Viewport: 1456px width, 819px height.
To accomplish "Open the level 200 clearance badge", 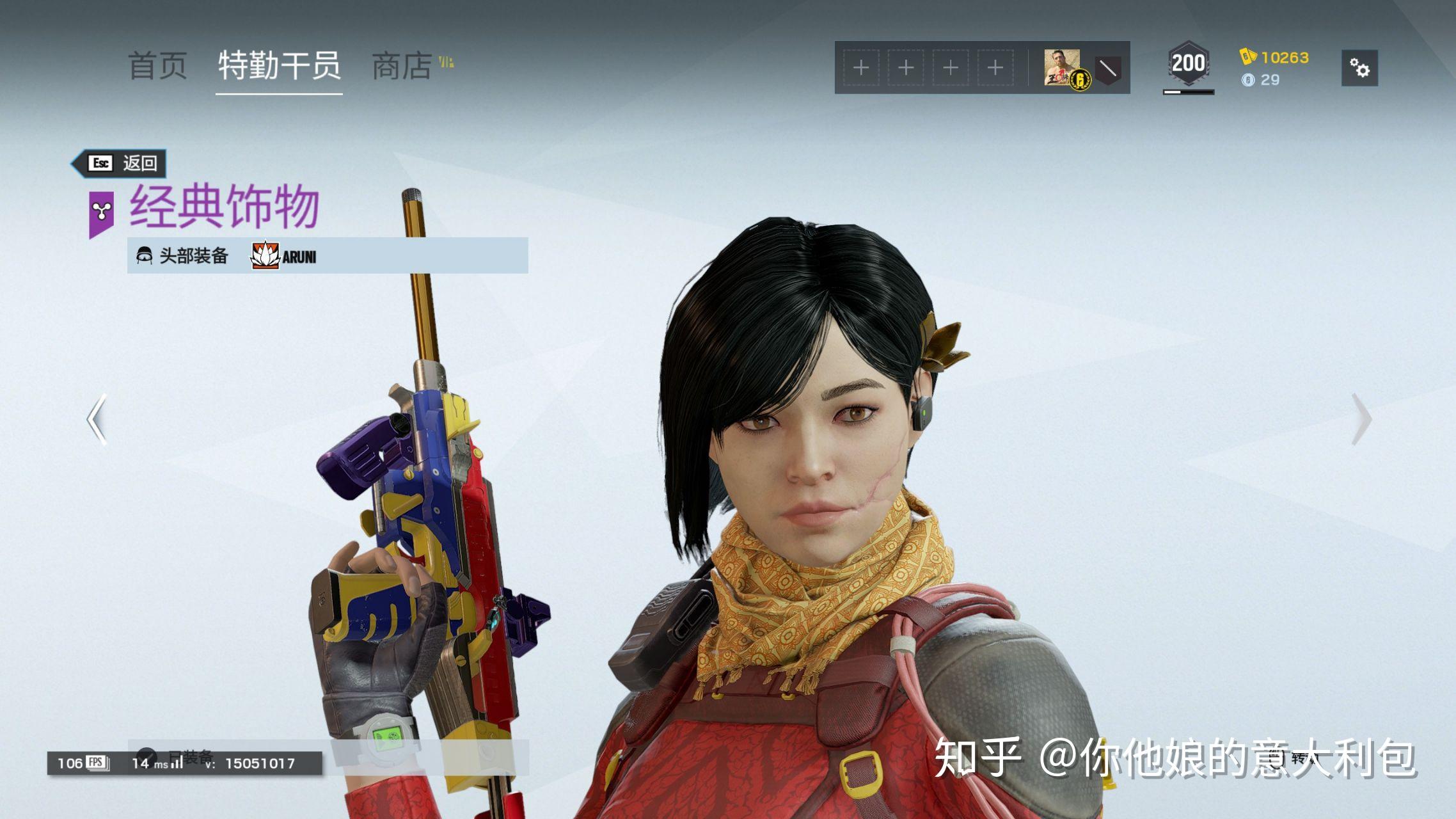I will pyautogui.click(x=1188, y=64).
